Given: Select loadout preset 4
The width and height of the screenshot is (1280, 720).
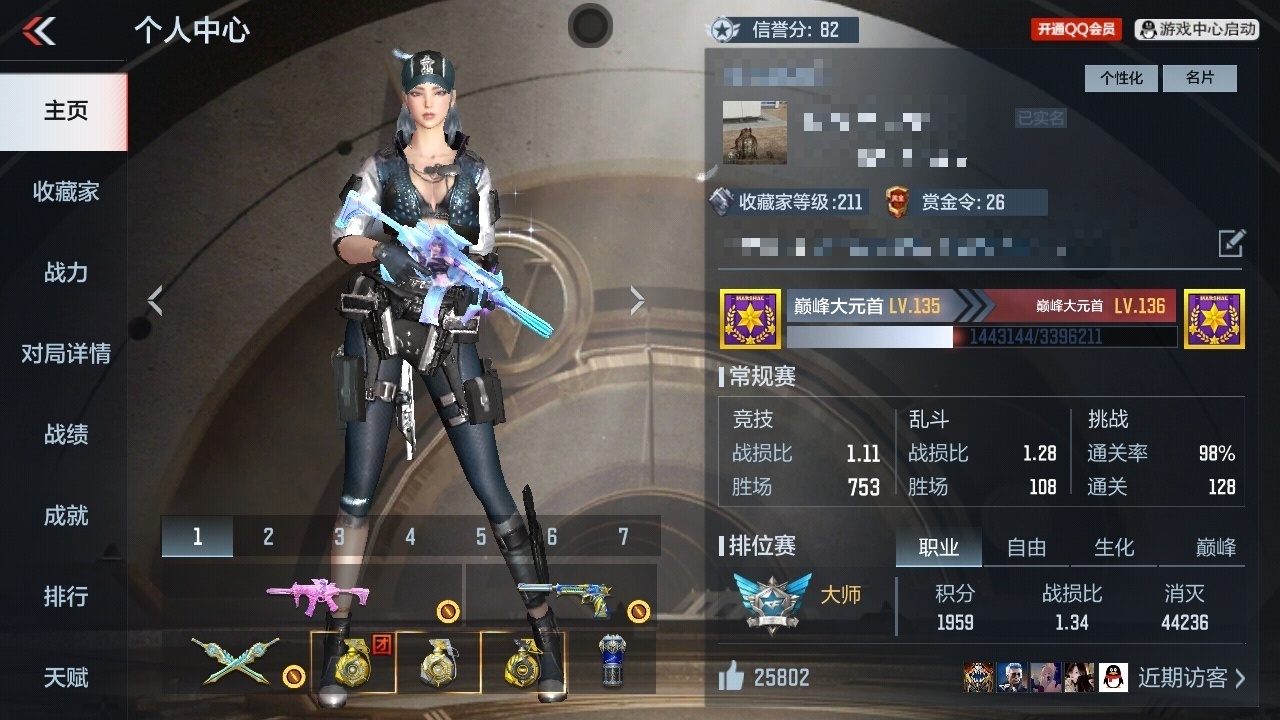Looking at the screenshot, I should [x=409, y=536].
